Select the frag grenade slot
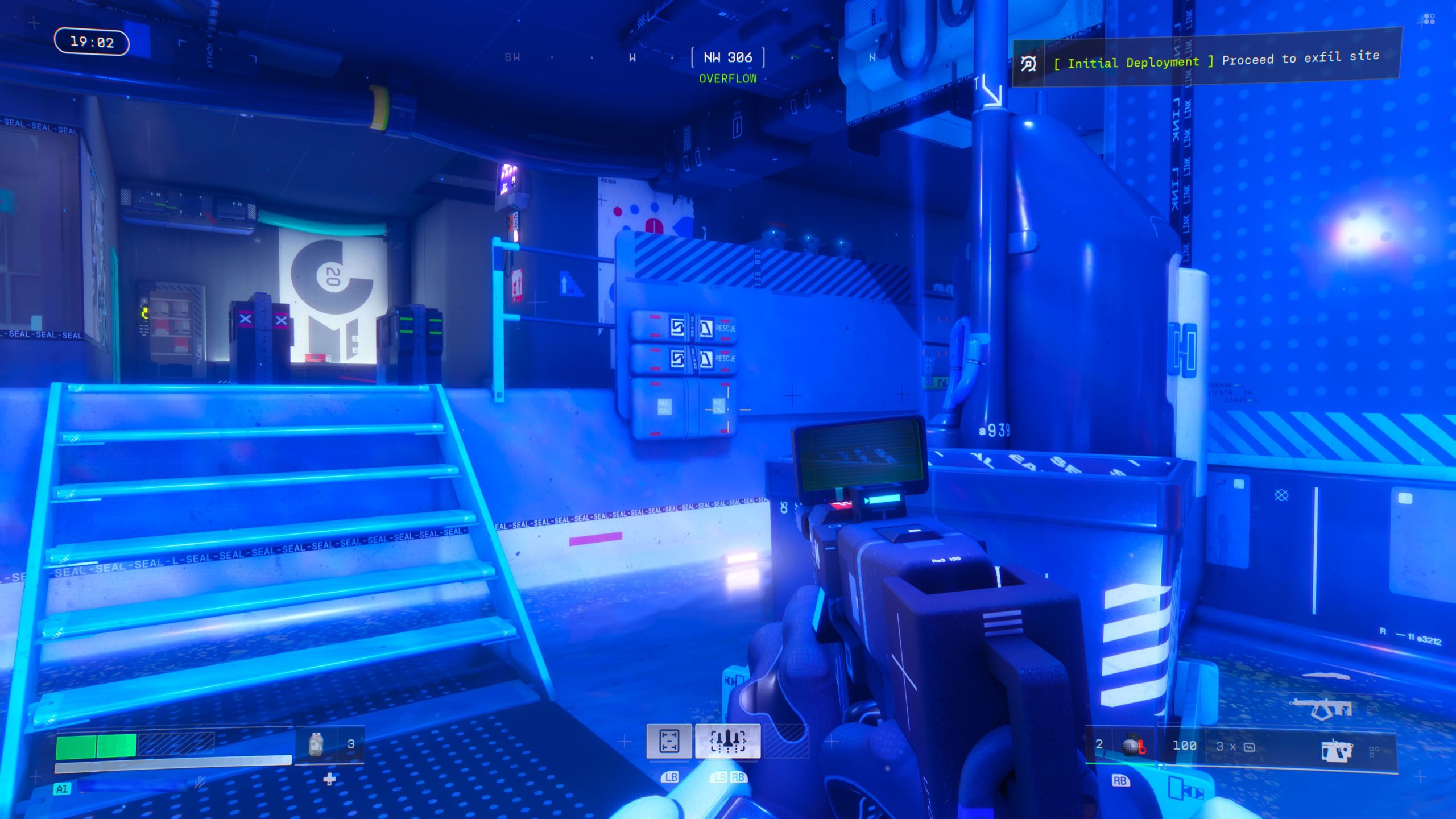1456x819 pixels. [x=1133, y=746]
